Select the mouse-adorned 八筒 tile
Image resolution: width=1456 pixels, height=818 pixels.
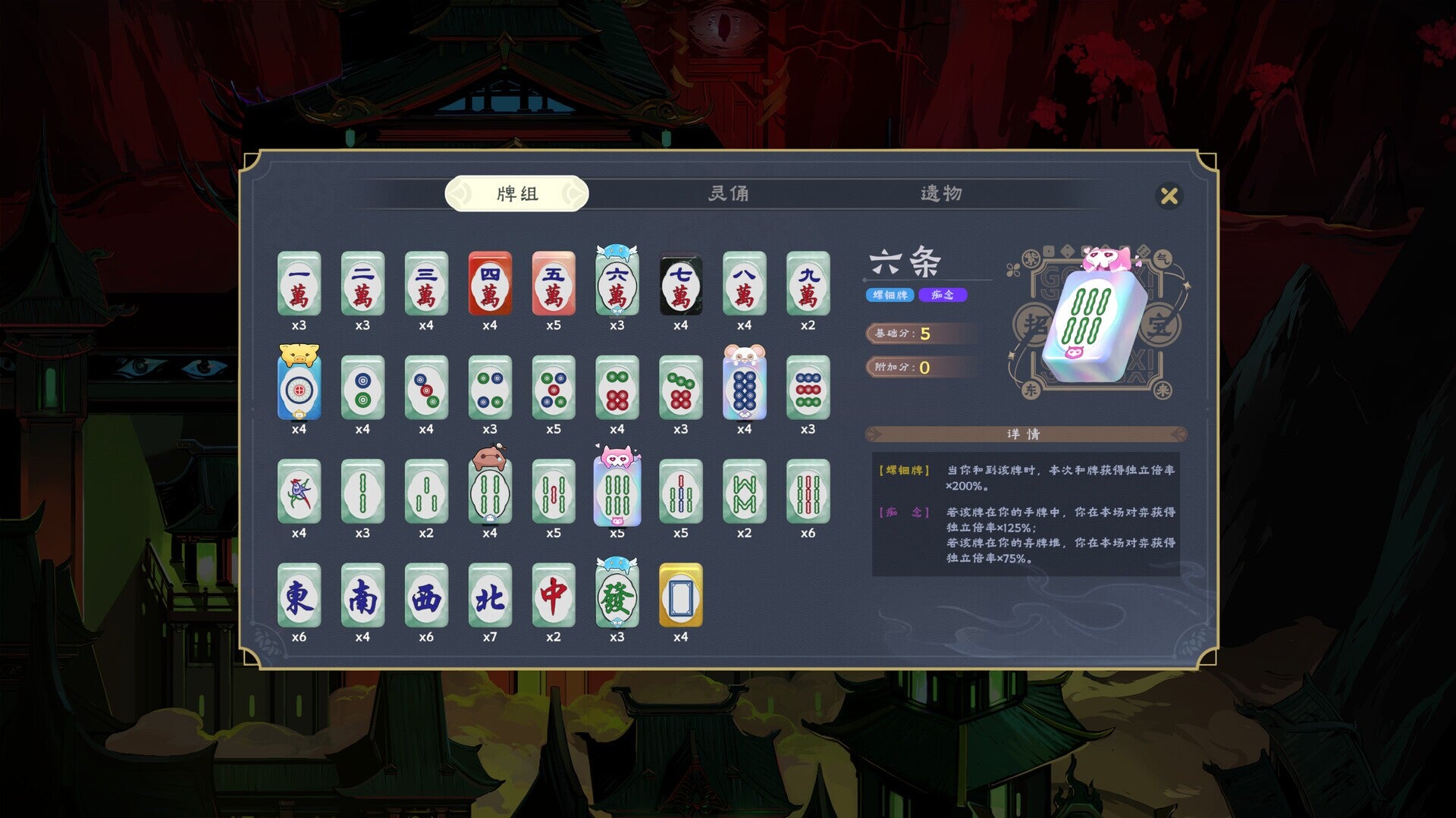745,388
